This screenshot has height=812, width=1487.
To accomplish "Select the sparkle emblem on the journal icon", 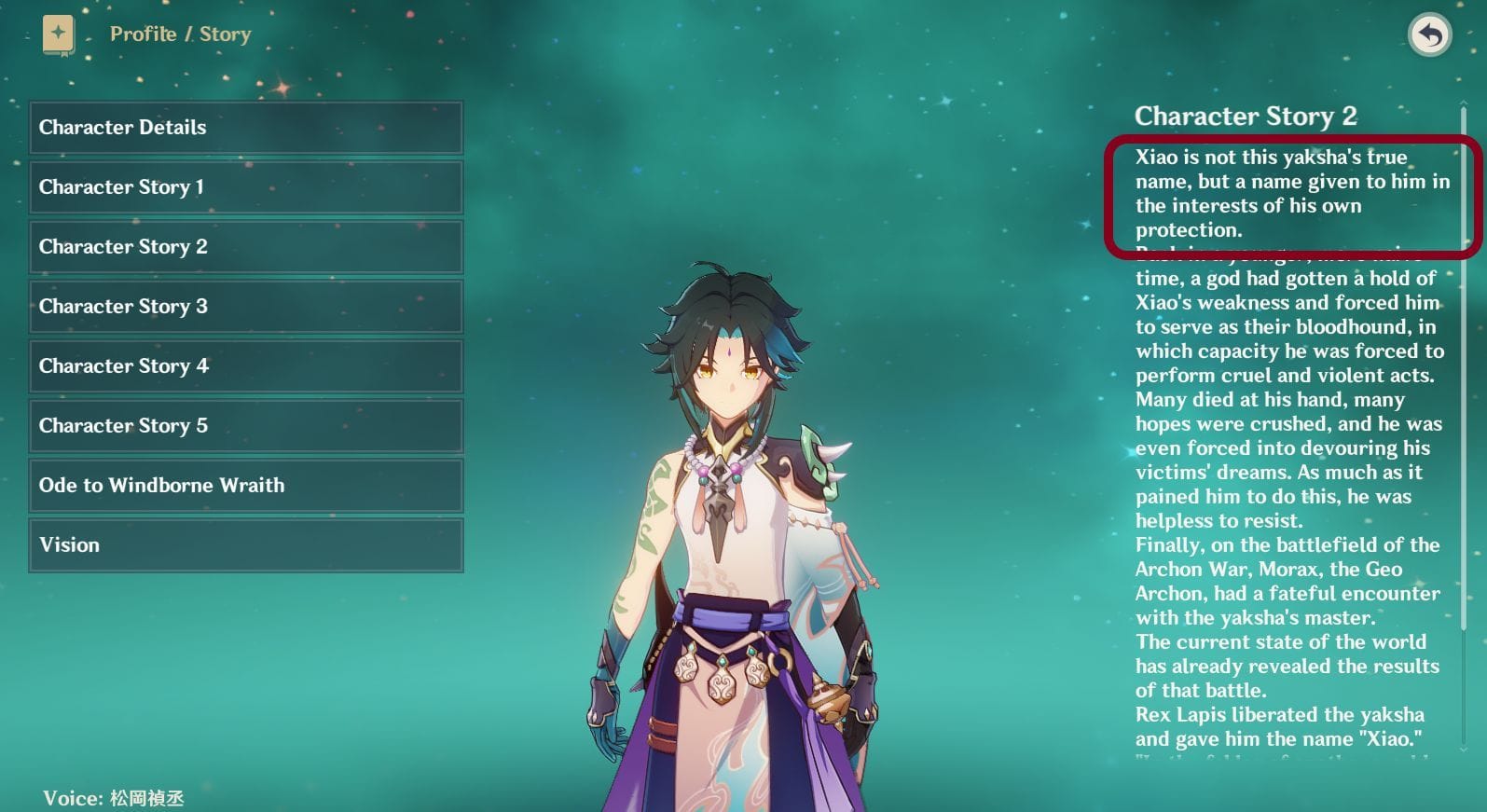I will [x=58, y=31].
